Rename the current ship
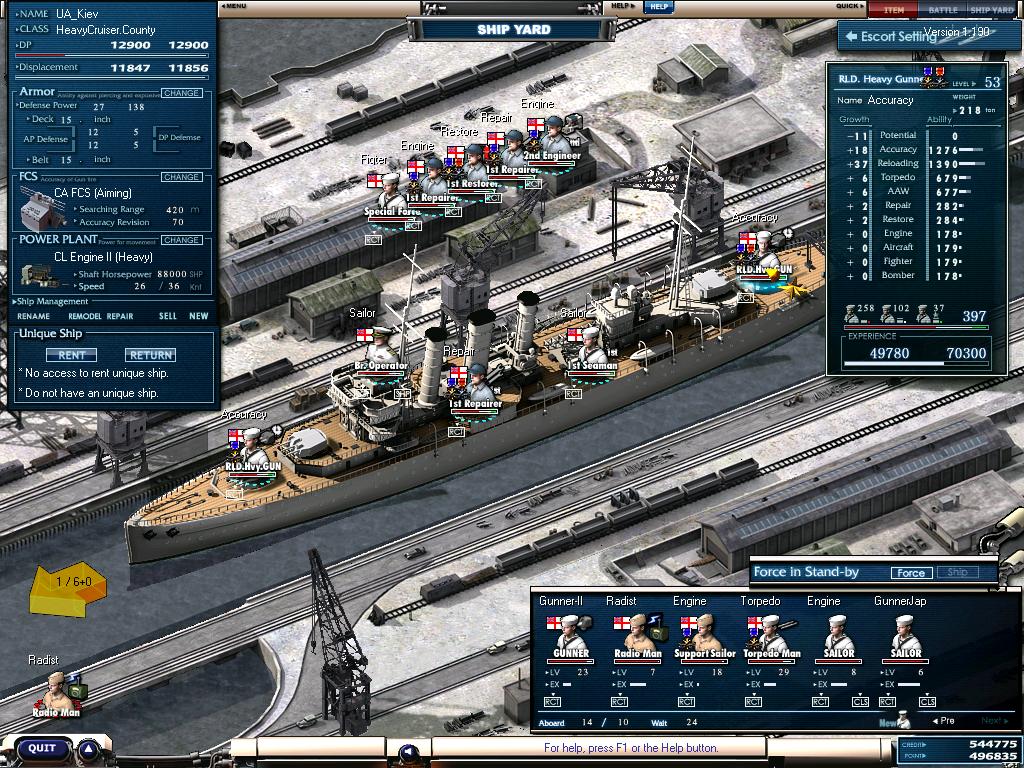The width and height of the screenshot is (1024, 768). [33, 316]
